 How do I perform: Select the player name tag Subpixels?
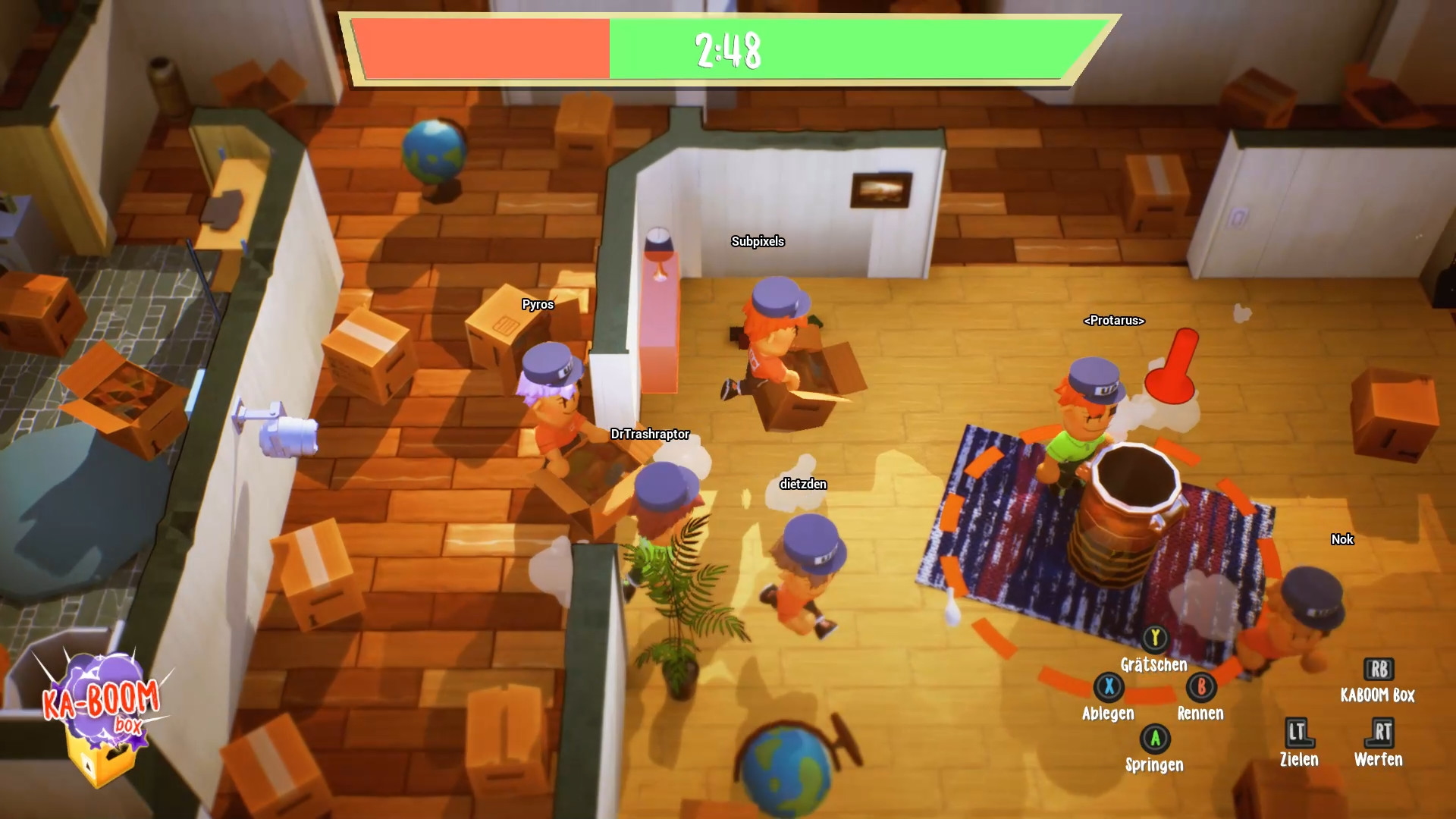point(758,242)
